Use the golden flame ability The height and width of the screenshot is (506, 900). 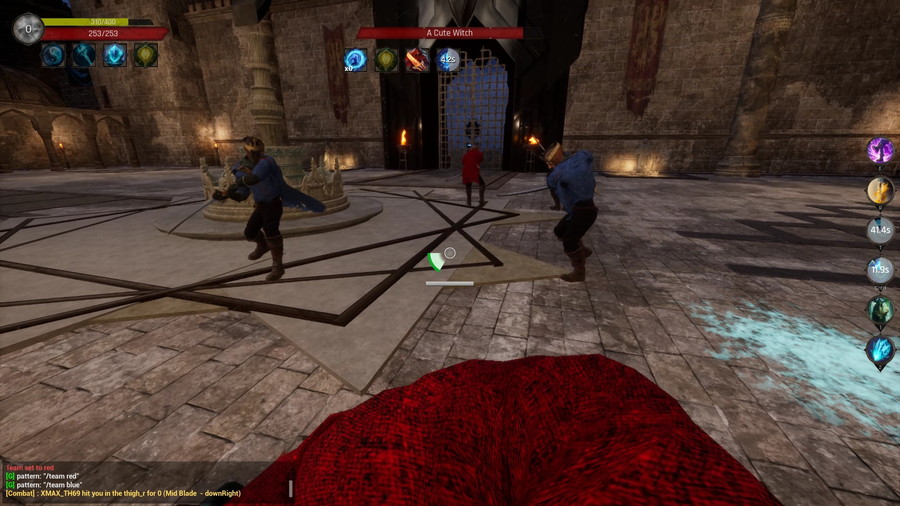(880, 191)
